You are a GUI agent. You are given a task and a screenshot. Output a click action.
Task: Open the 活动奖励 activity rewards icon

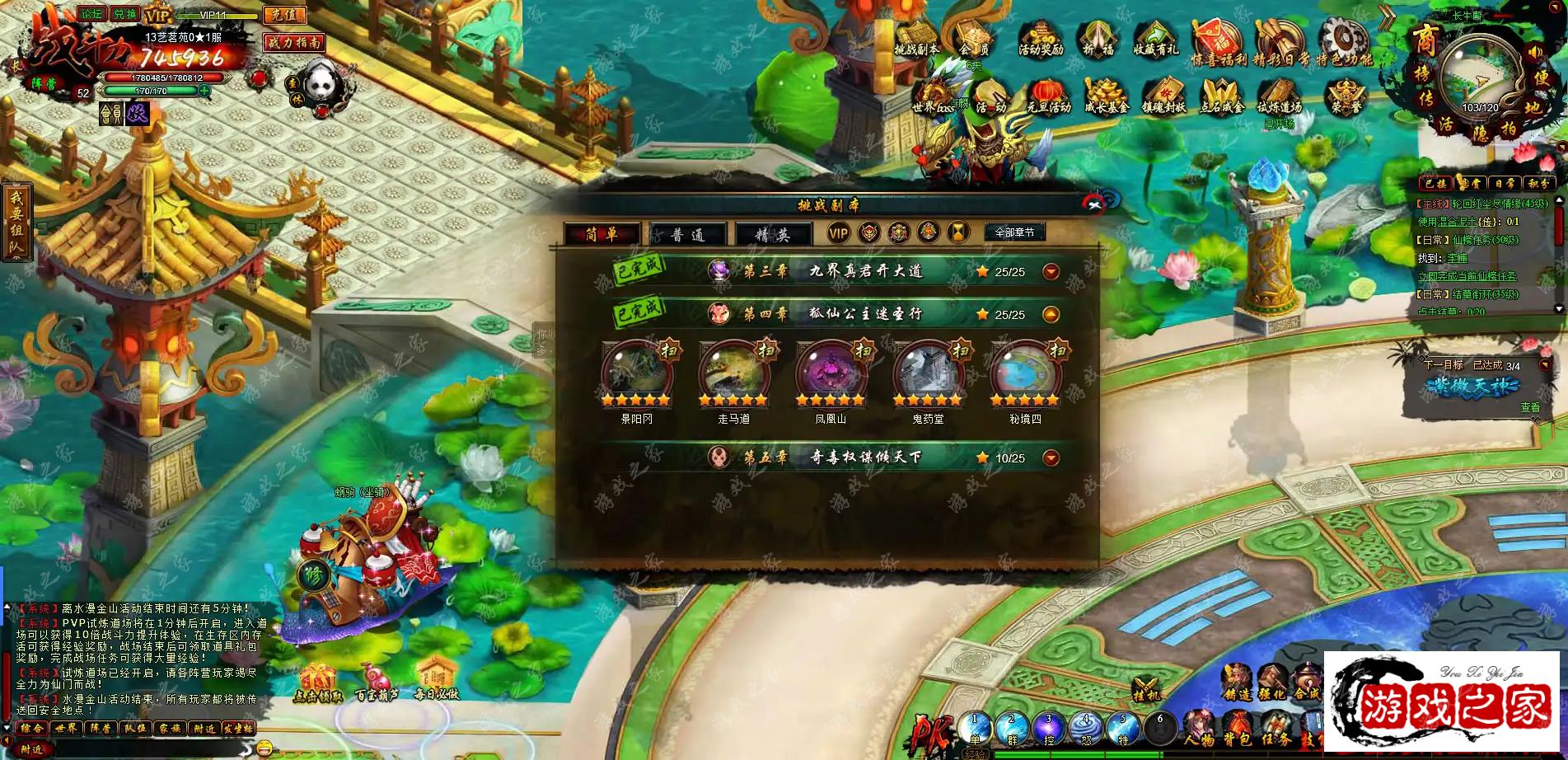click(1040, 39)
